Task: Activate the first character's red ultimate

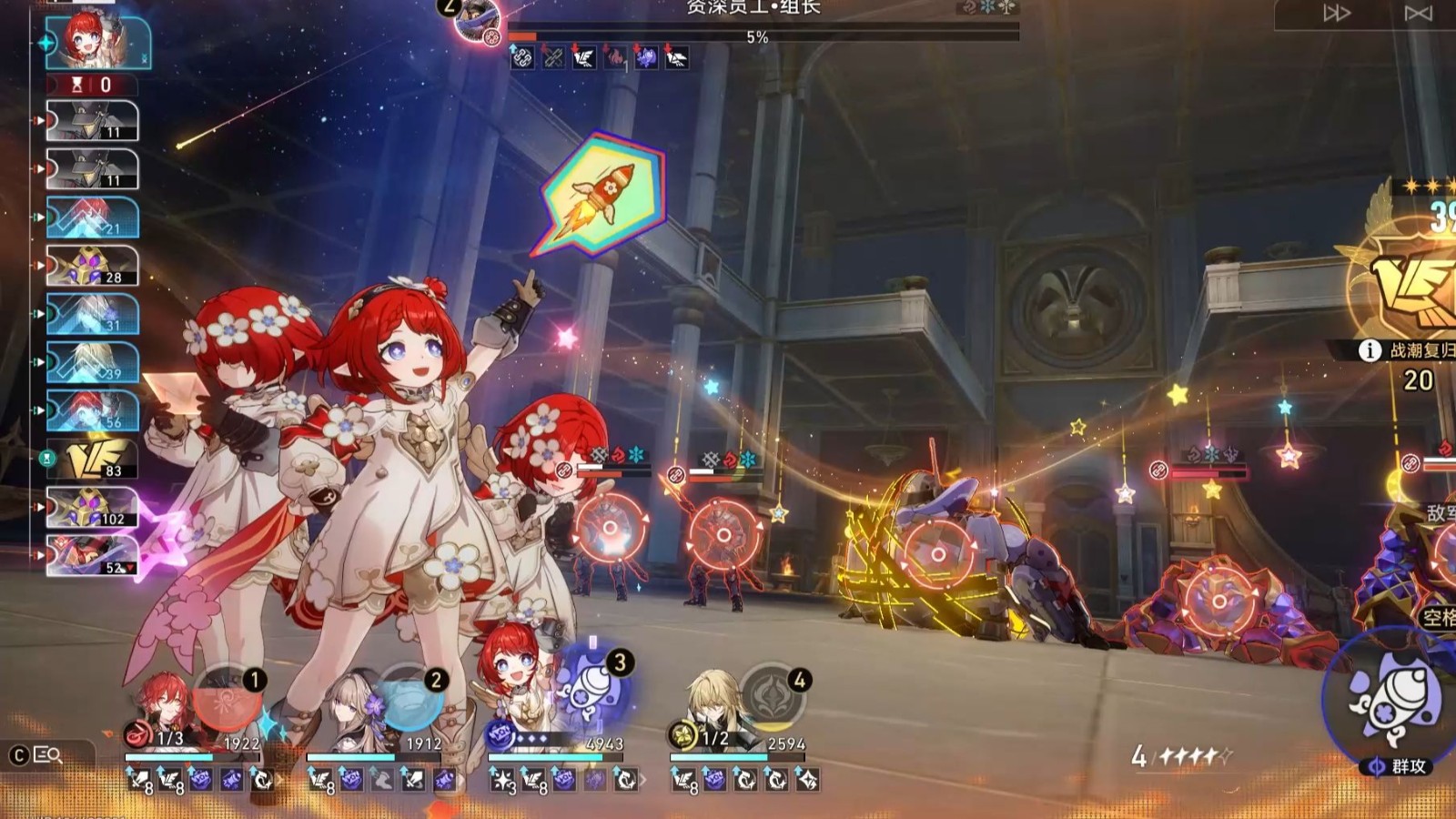Action: click(x=227, y=699)
